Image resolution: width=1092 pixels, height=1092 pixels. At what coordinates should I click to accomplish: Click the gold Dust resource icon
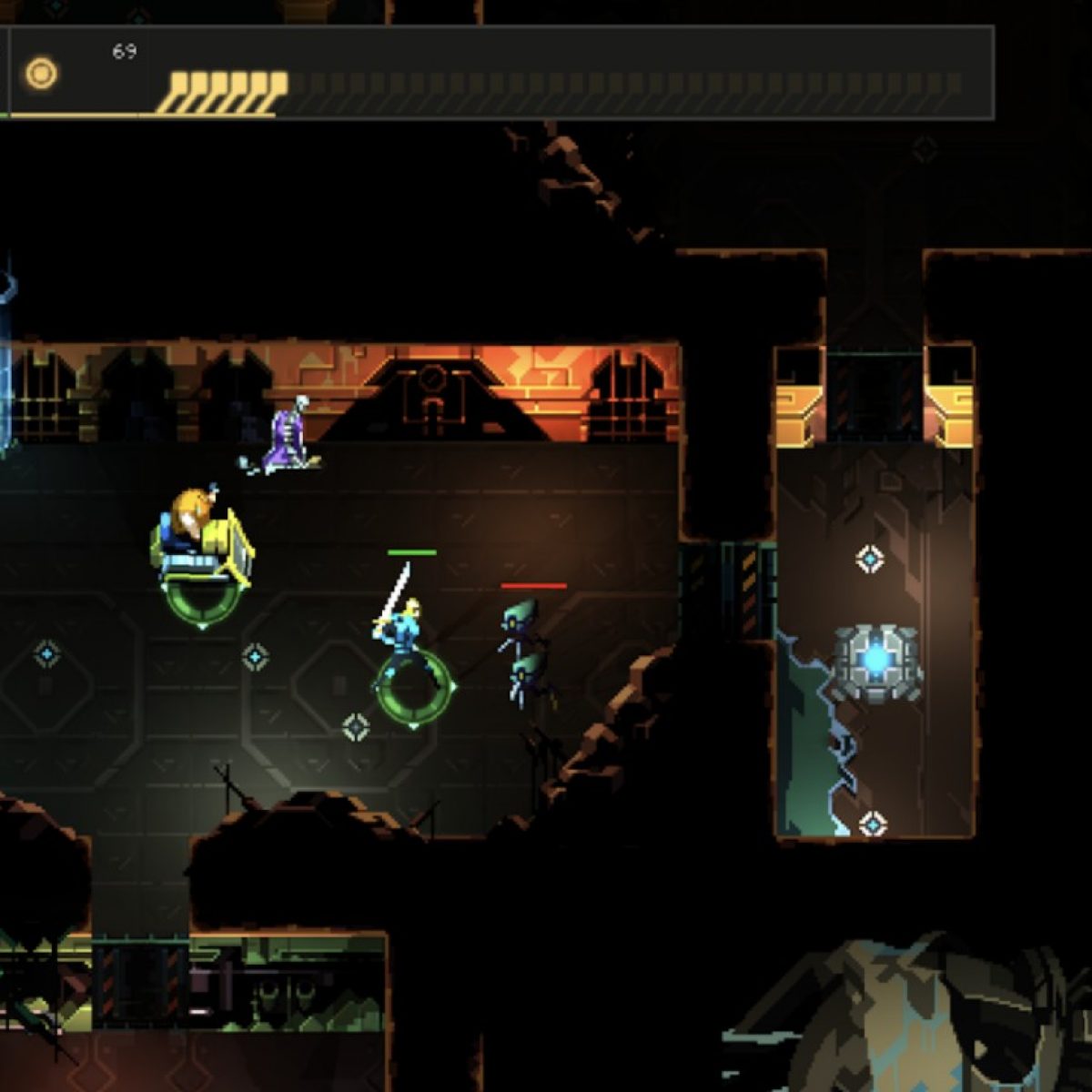click(41, 74)
